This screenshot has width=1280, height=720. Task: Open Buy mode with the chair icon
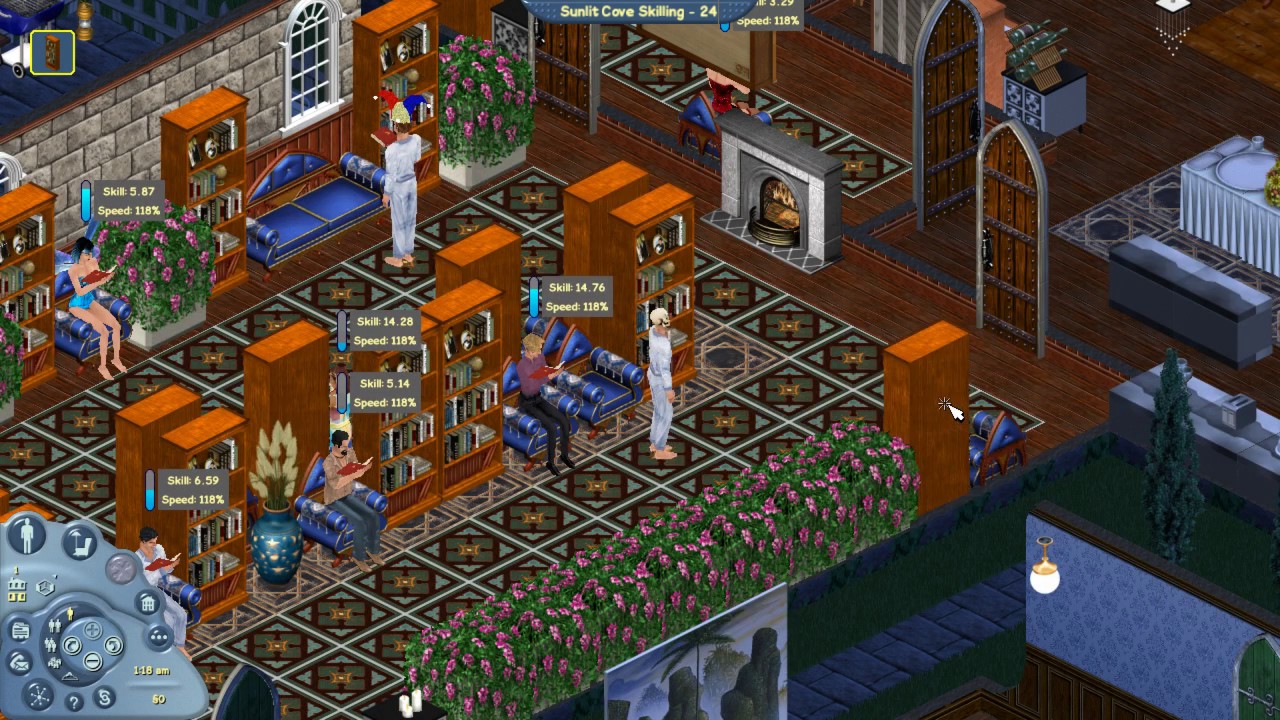(81, 543)
